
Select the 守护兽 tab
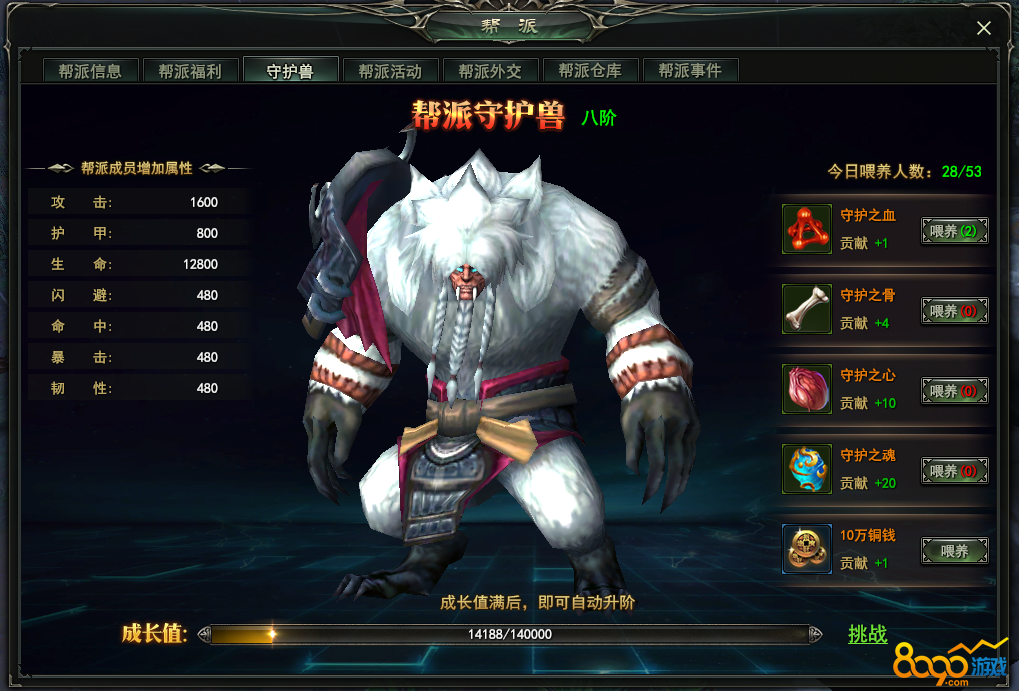tap(290, 71)
